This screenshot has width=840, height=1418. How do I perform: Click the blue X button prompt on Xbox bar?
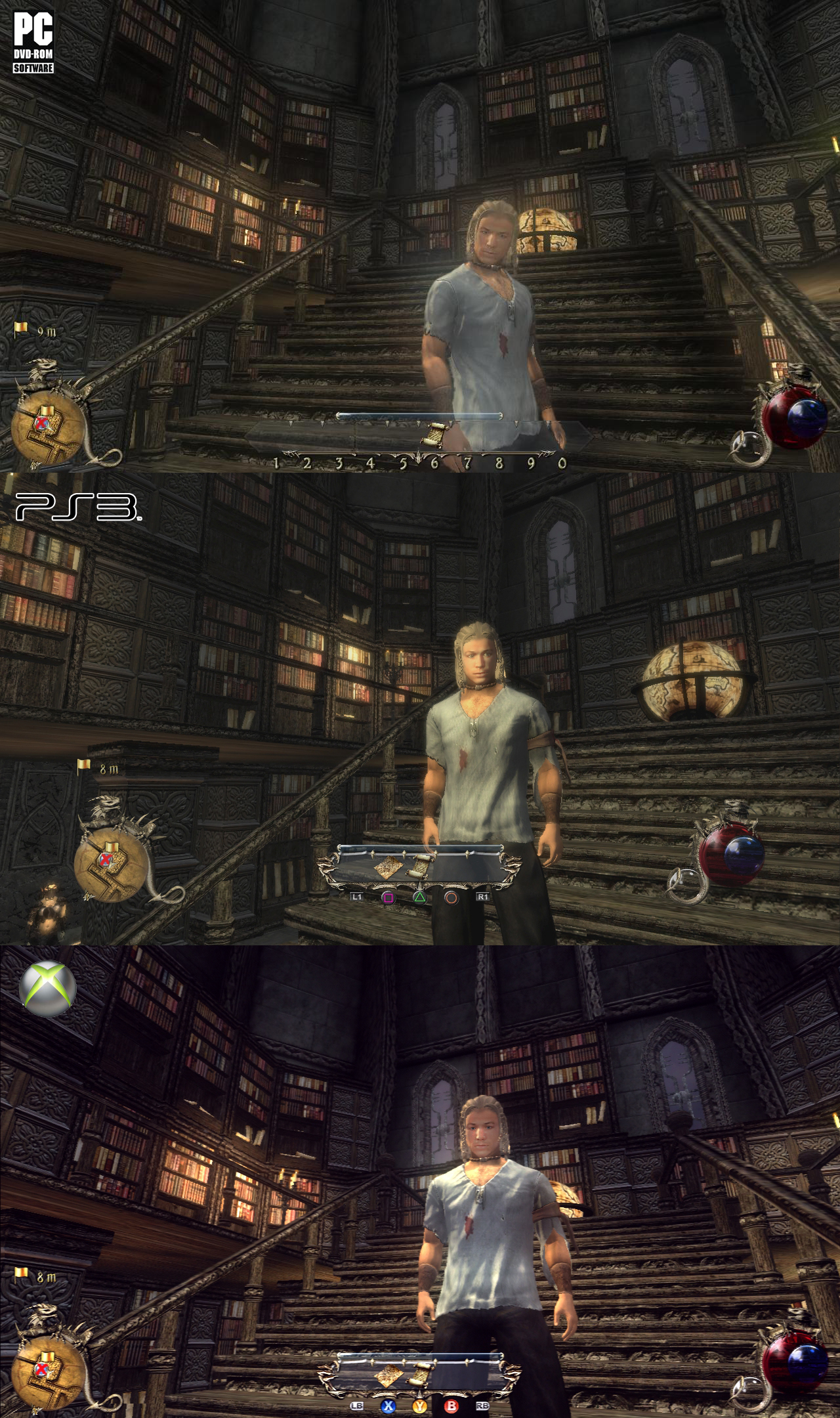[x=388, y=1405]
